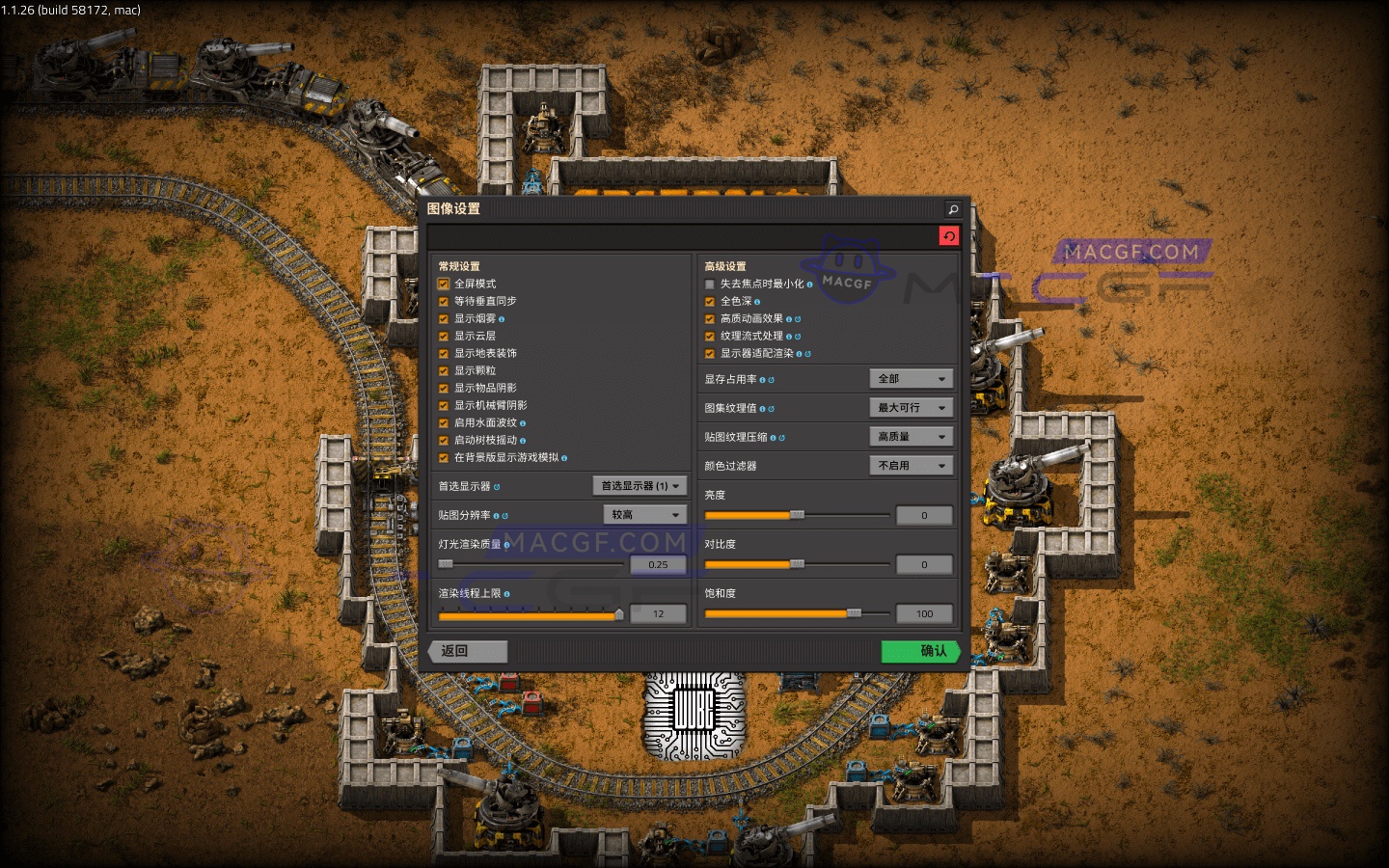Click the refresh icon beside 首选显示器
1389x868 pixels.
point(495,486)
